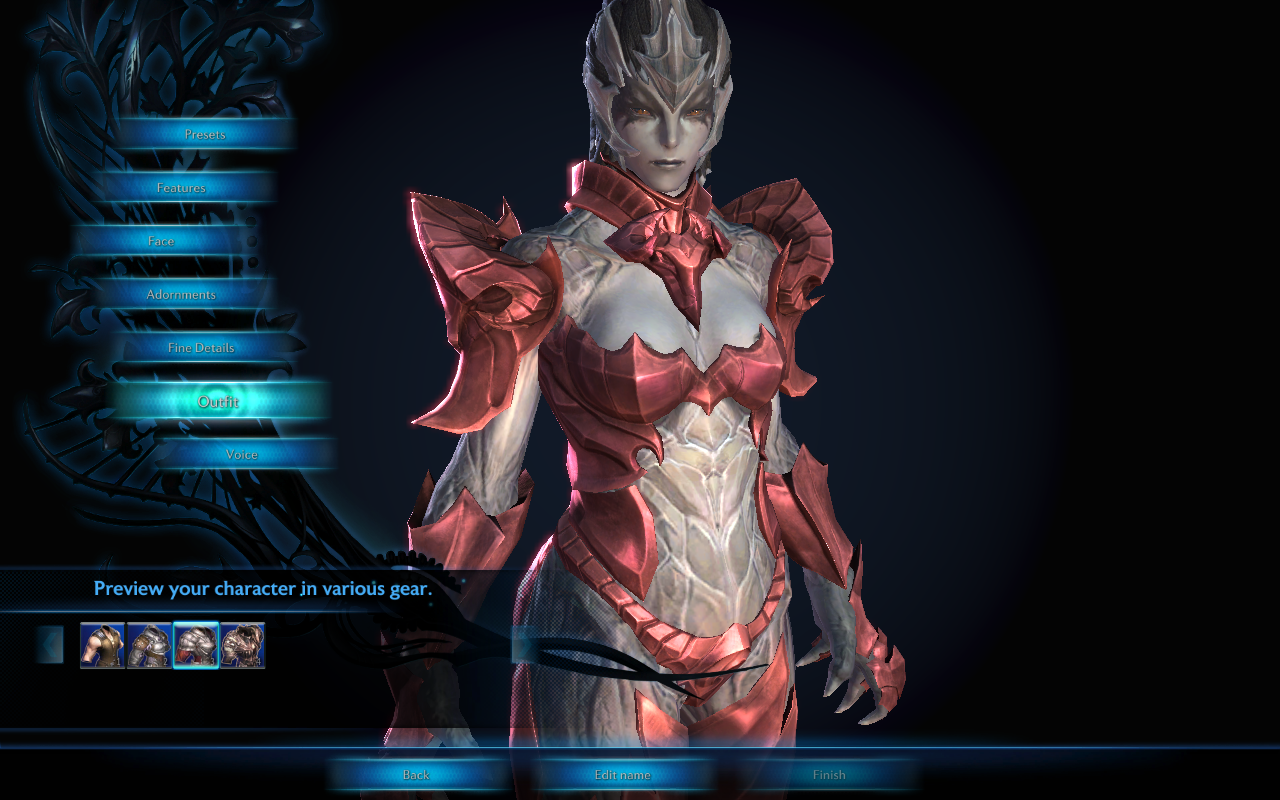Click the highlighted Outfit menu entry
This screenshot has height=800, width=1280.
[218, 402]
